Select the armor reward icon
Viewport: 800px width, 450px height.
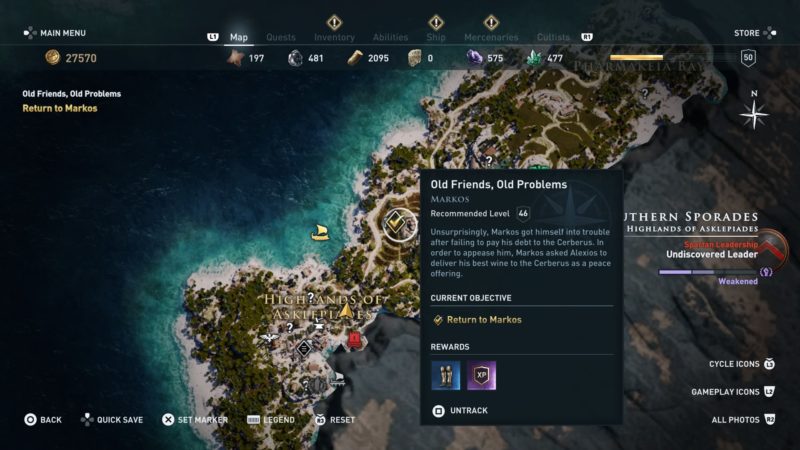(446, 375)
